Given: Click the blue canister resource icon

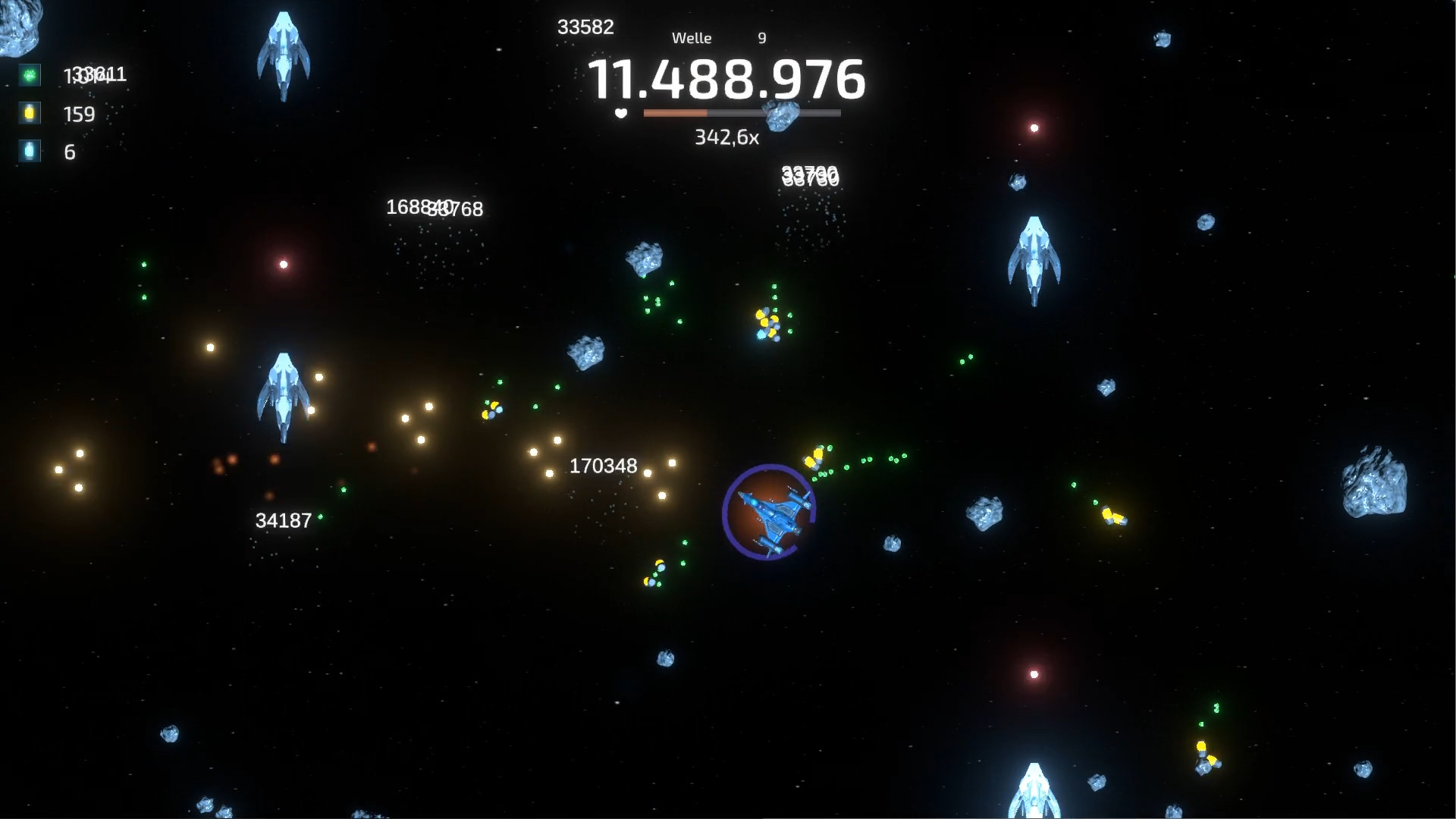Looking at the screenshot, I should (28, 152).
